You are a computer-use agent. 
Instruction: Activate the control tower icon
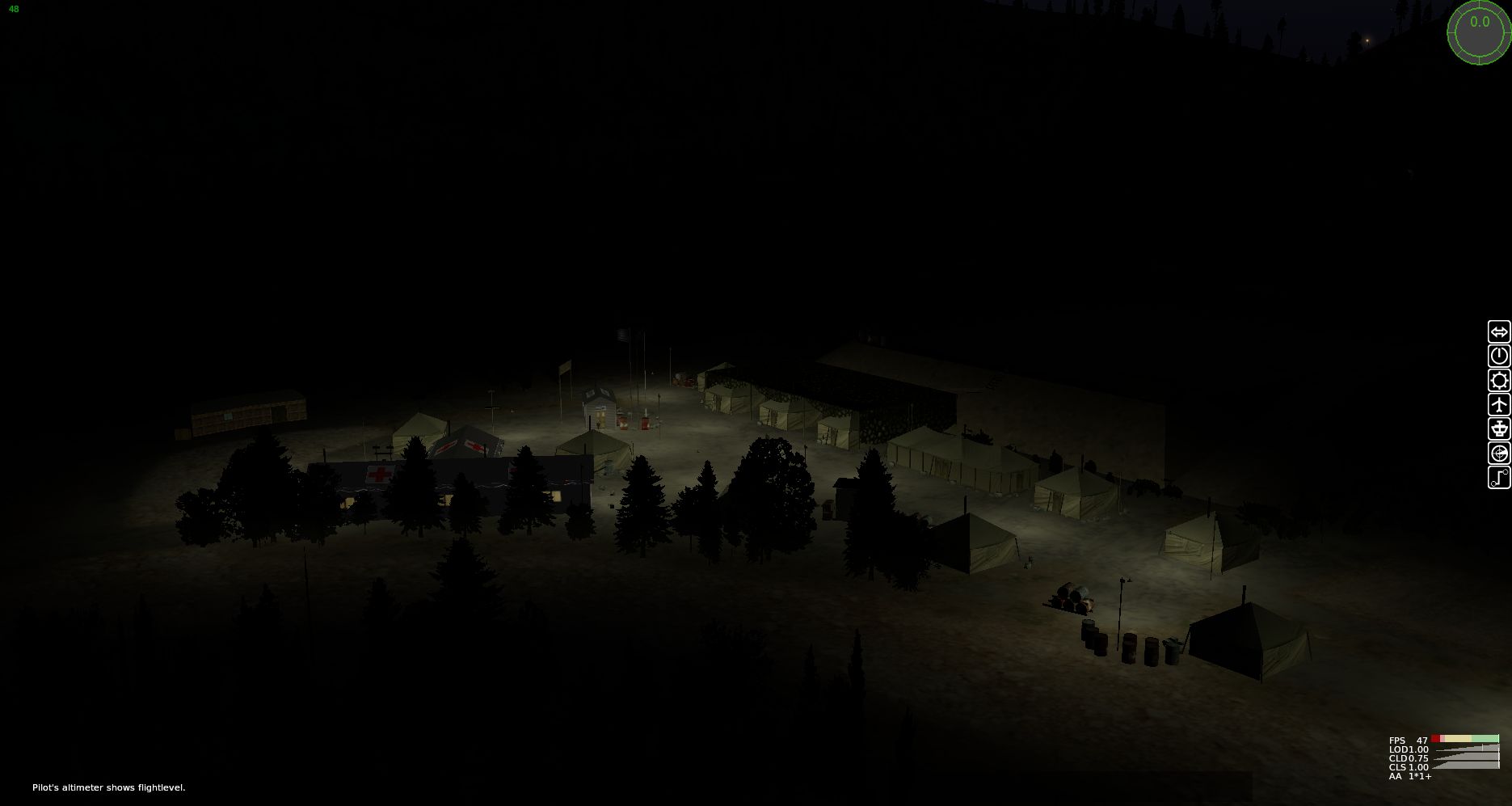pyautogui.click(x=1498, y=429)
